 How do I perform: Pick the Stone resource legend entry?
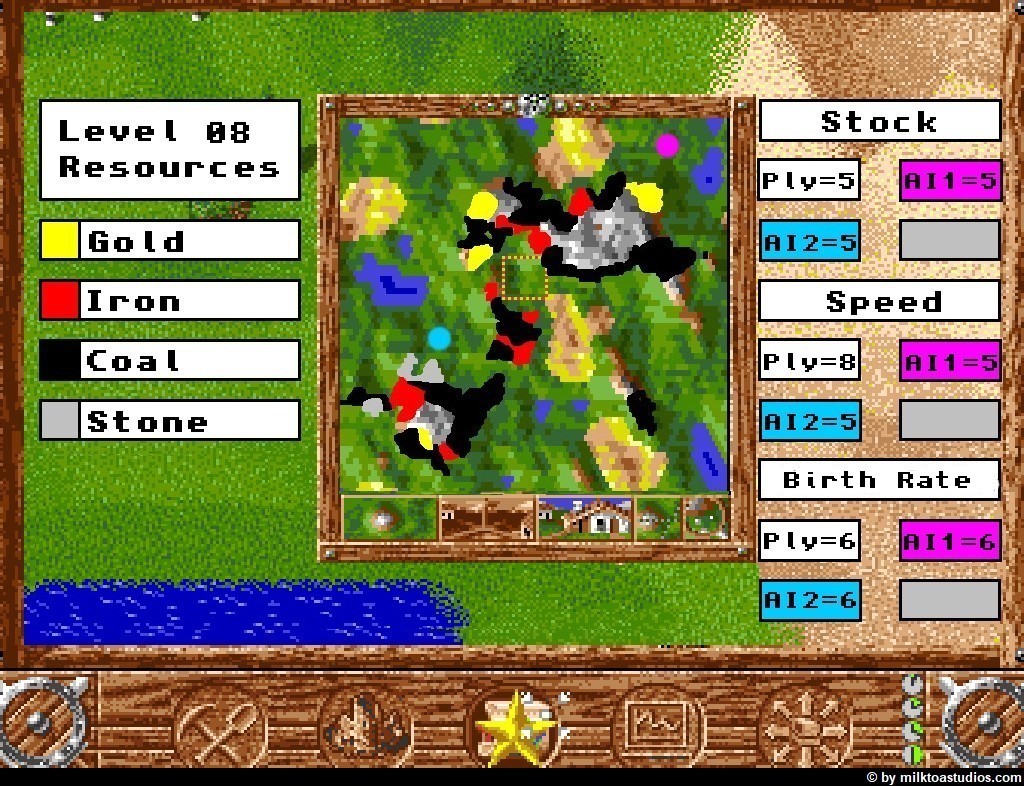click(170, 421)
